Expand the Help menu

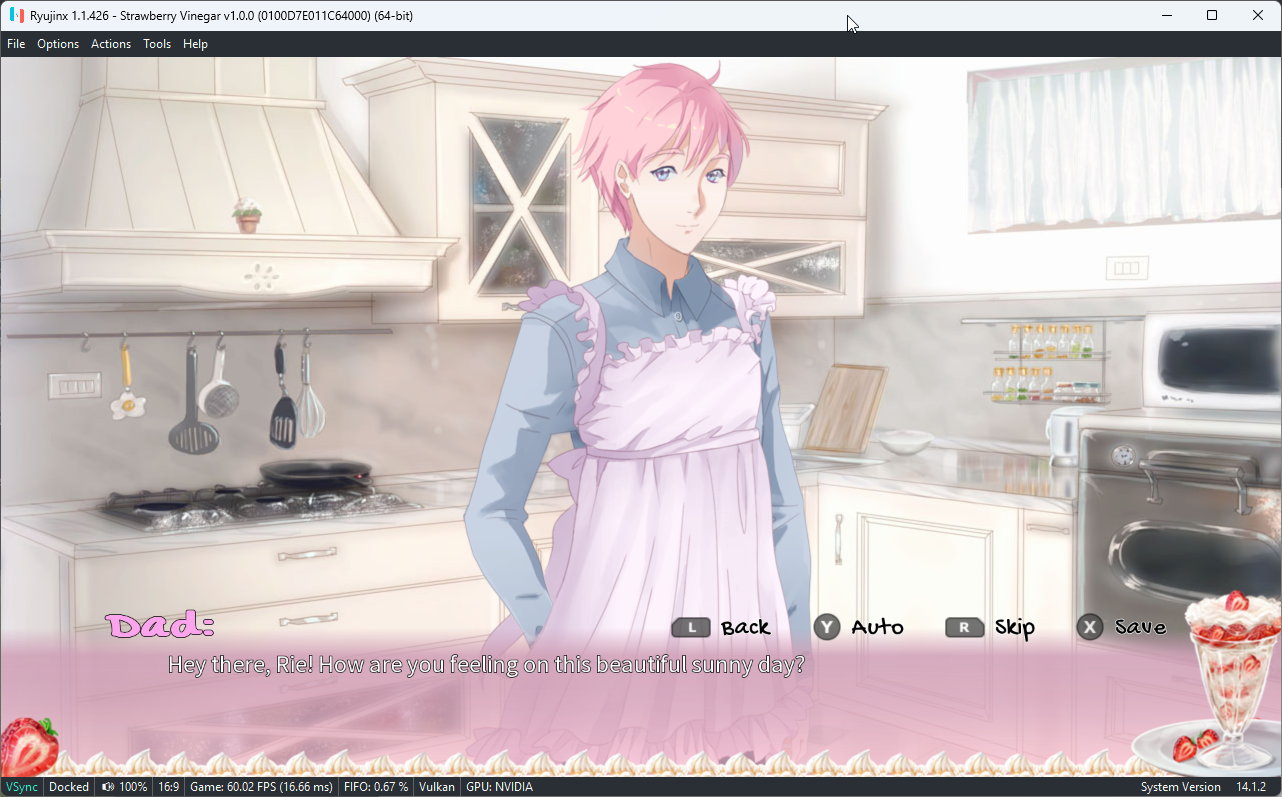coord(195,43)
